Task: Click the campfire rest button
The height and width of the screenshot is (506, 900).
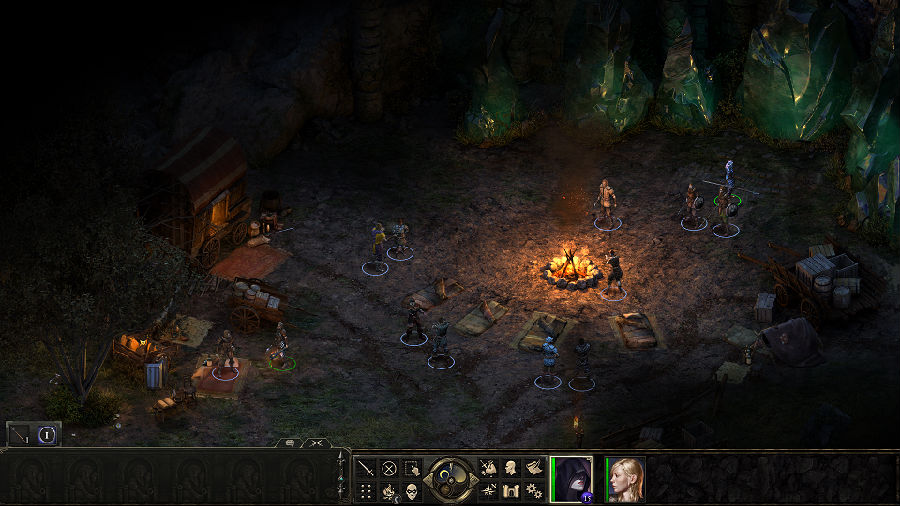Action: [x=389, y=490]
